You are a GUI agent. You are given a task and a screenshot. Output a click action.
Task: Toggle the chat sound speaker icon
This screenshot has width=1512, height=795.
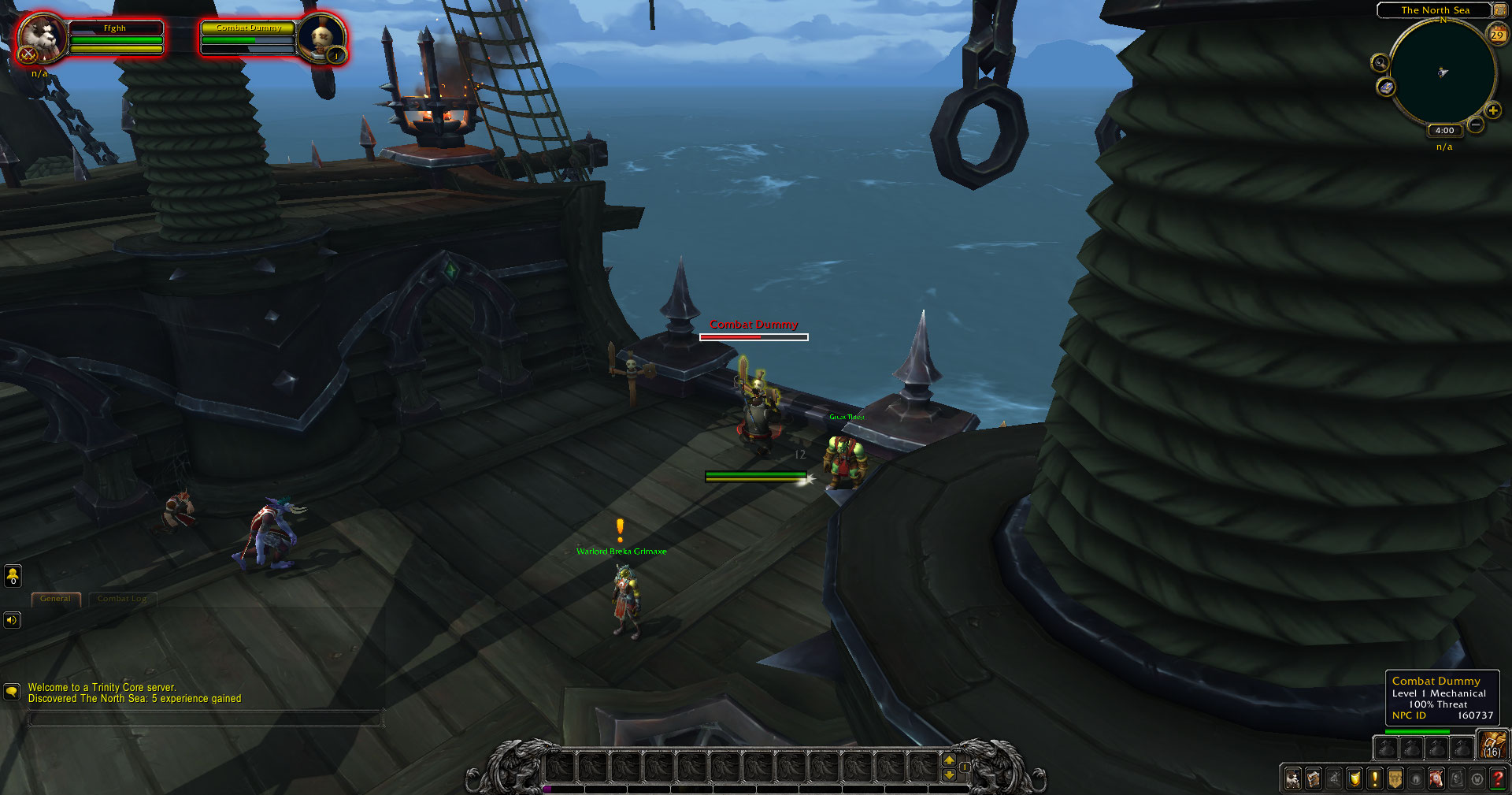point(11,620)
